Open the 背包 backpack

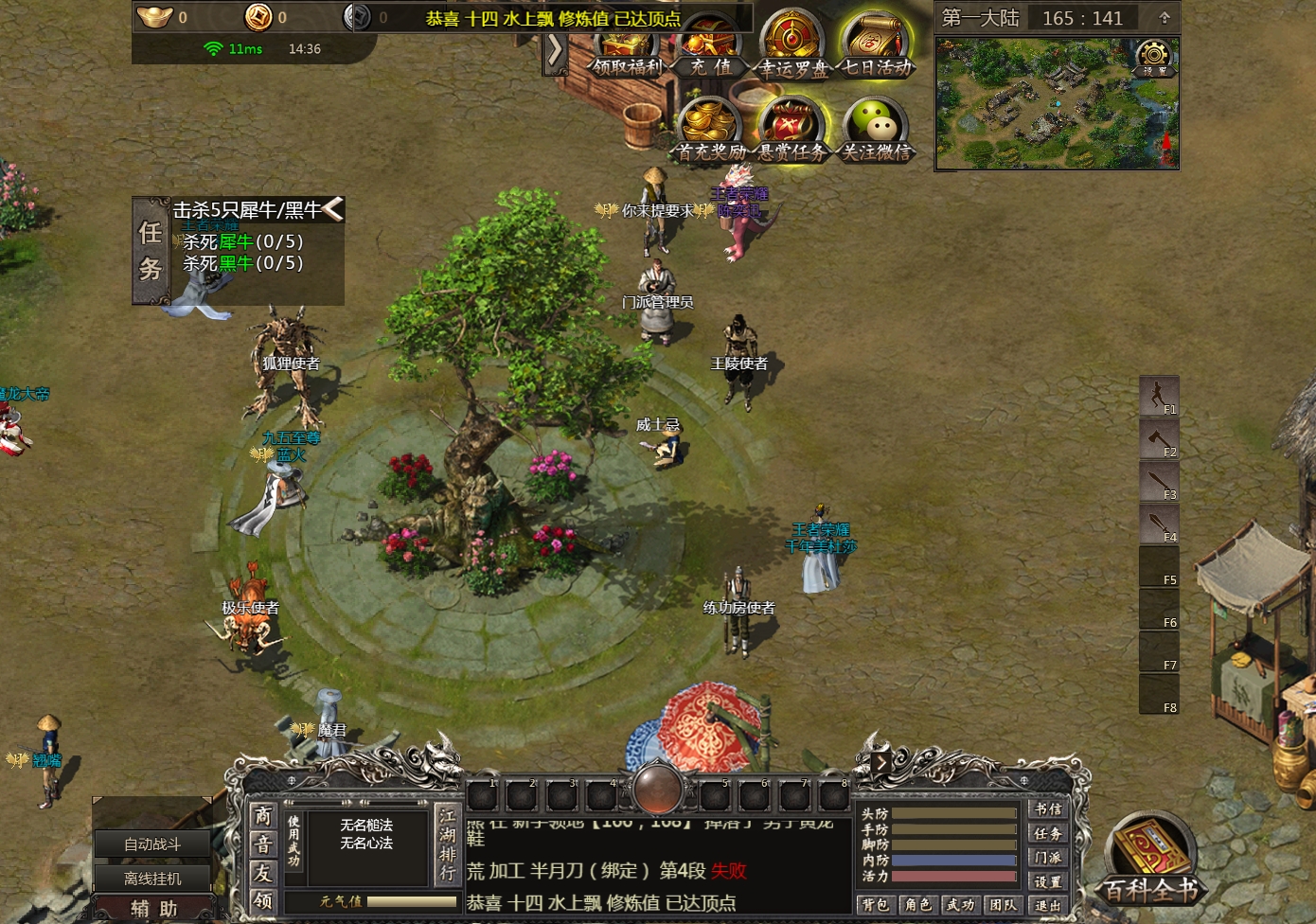[x=876, y=905]
